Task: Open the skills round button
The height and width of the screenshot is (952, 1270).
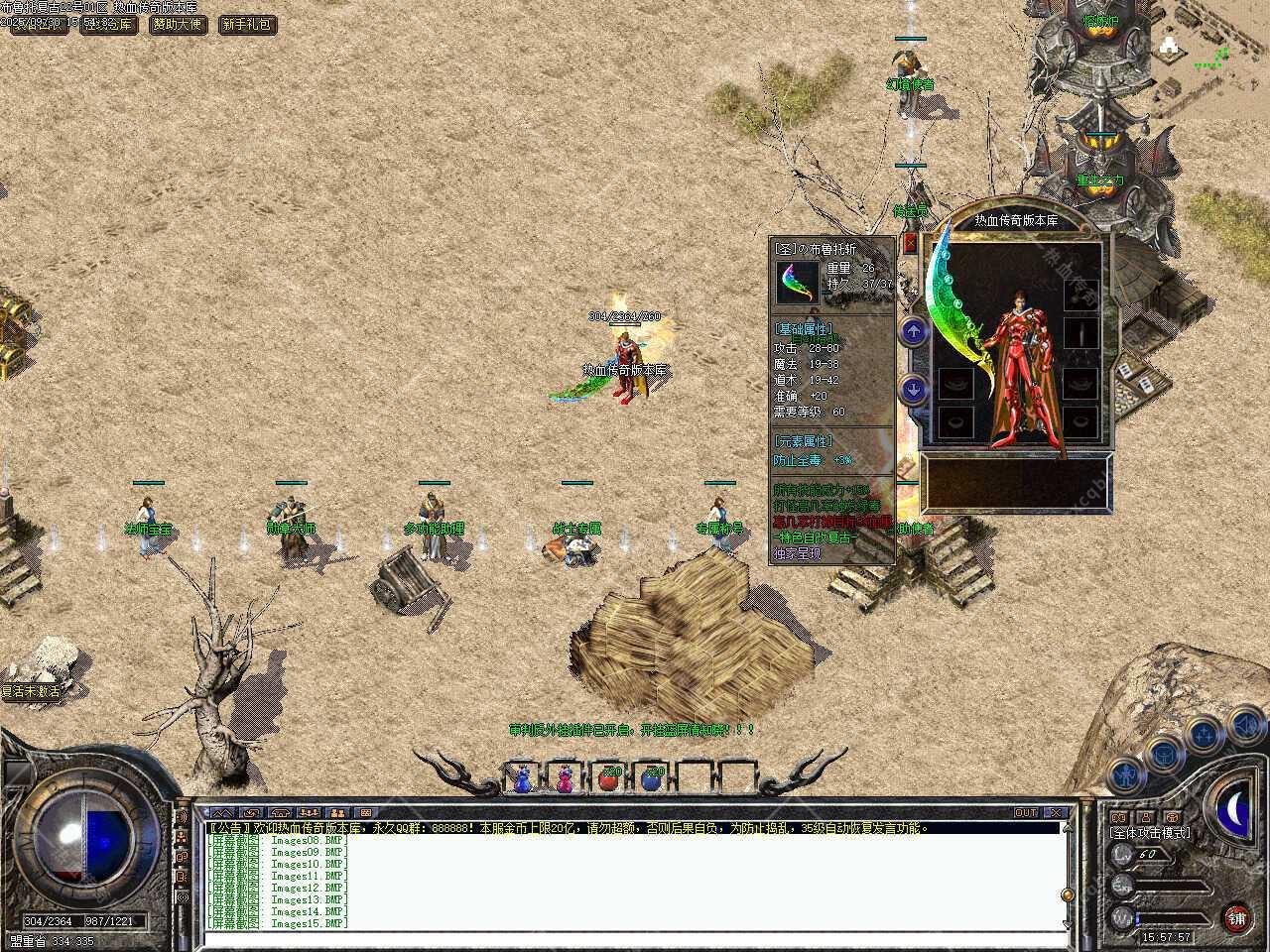Action: click(x=1204, y=735)
